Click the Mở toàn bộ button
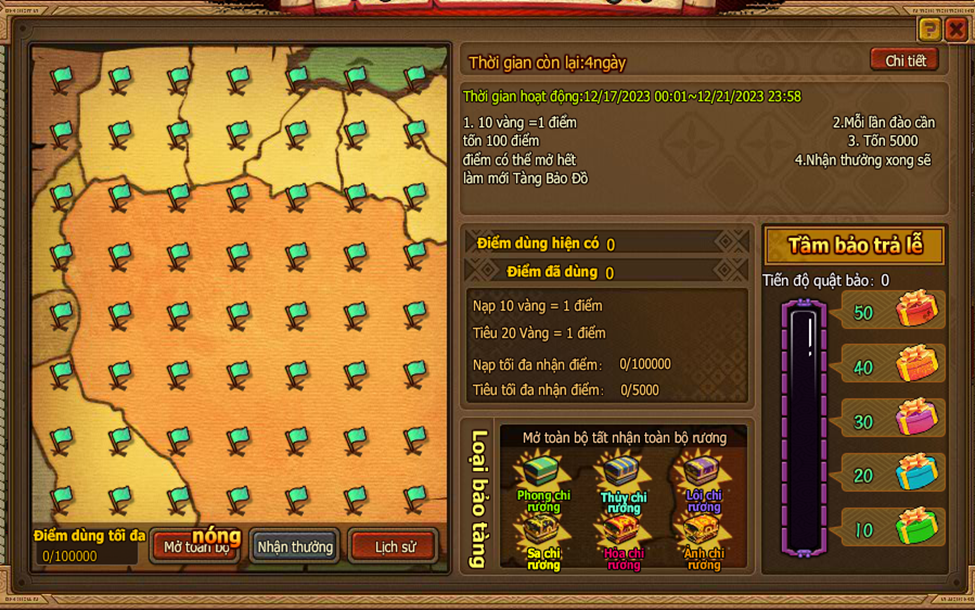This screenshot has height=610, width=975. [x=196, y=547]
